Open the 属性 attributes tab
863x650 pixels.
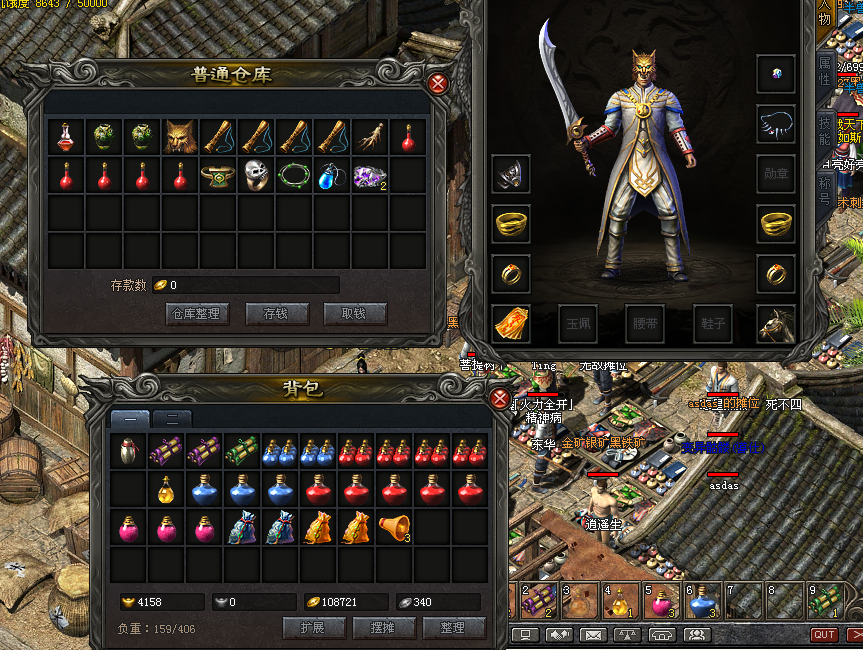[x=825, y=70]
